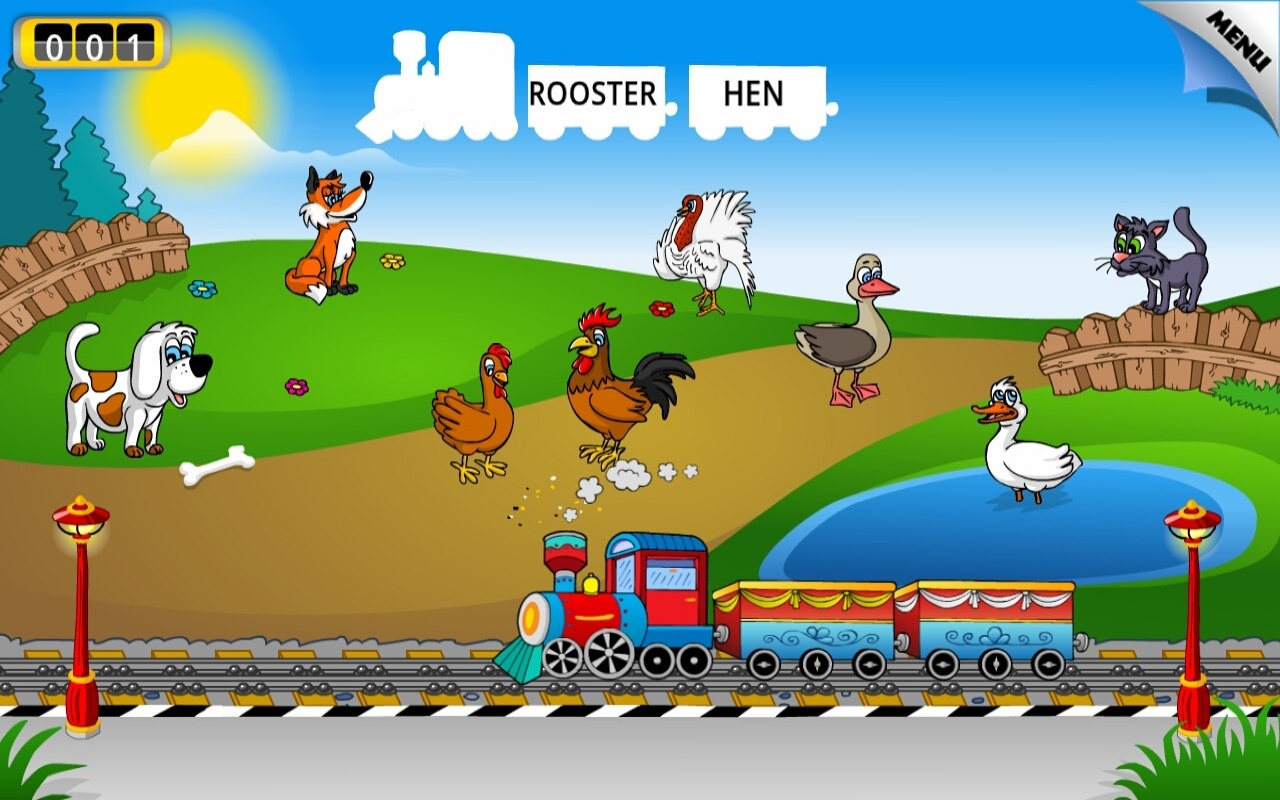Image resolution: width=1280 pixels, height=800 pixels.
Task: Click the HEN word card
Action: pyautogui.click(x=757, y=93)
